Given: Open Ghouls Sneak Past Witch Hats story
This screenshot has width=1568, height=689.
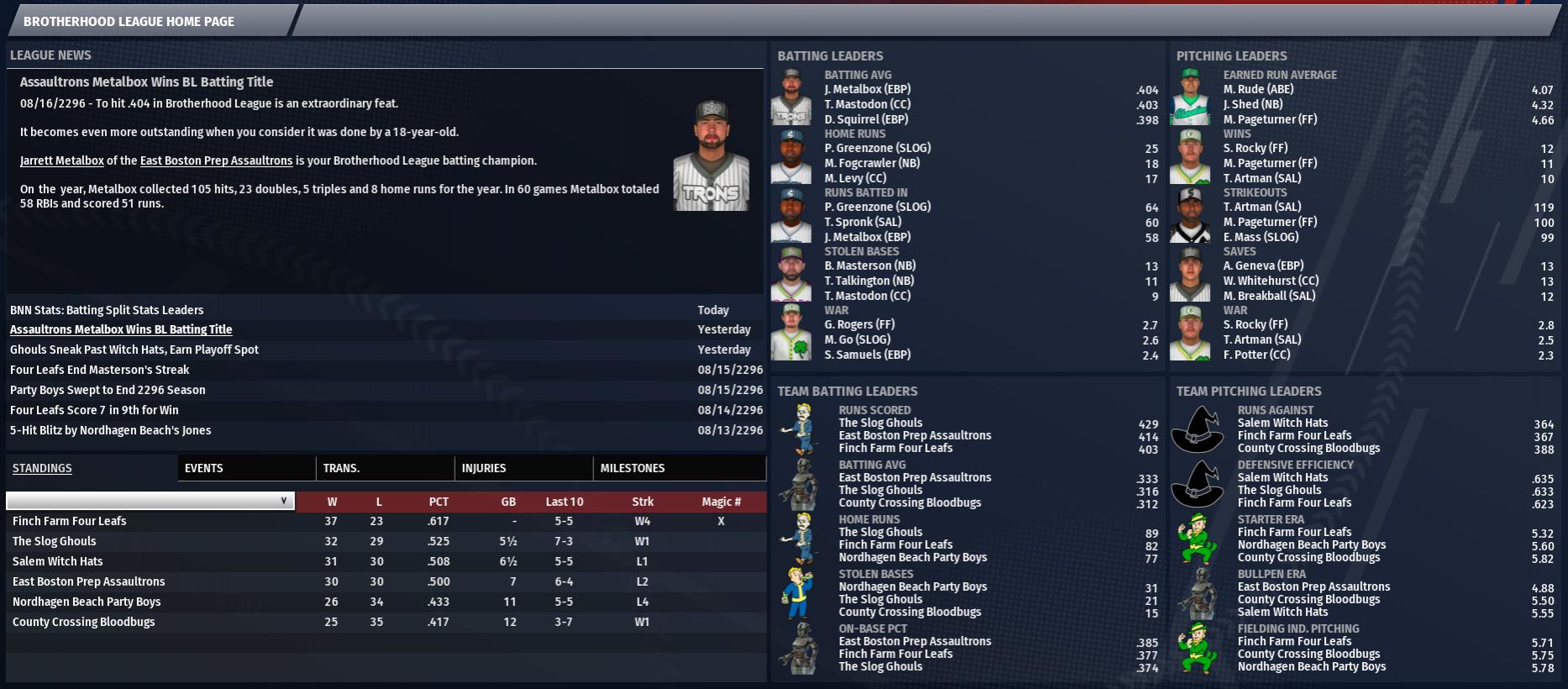Looking at the screenshot, I should coord(134,350).
